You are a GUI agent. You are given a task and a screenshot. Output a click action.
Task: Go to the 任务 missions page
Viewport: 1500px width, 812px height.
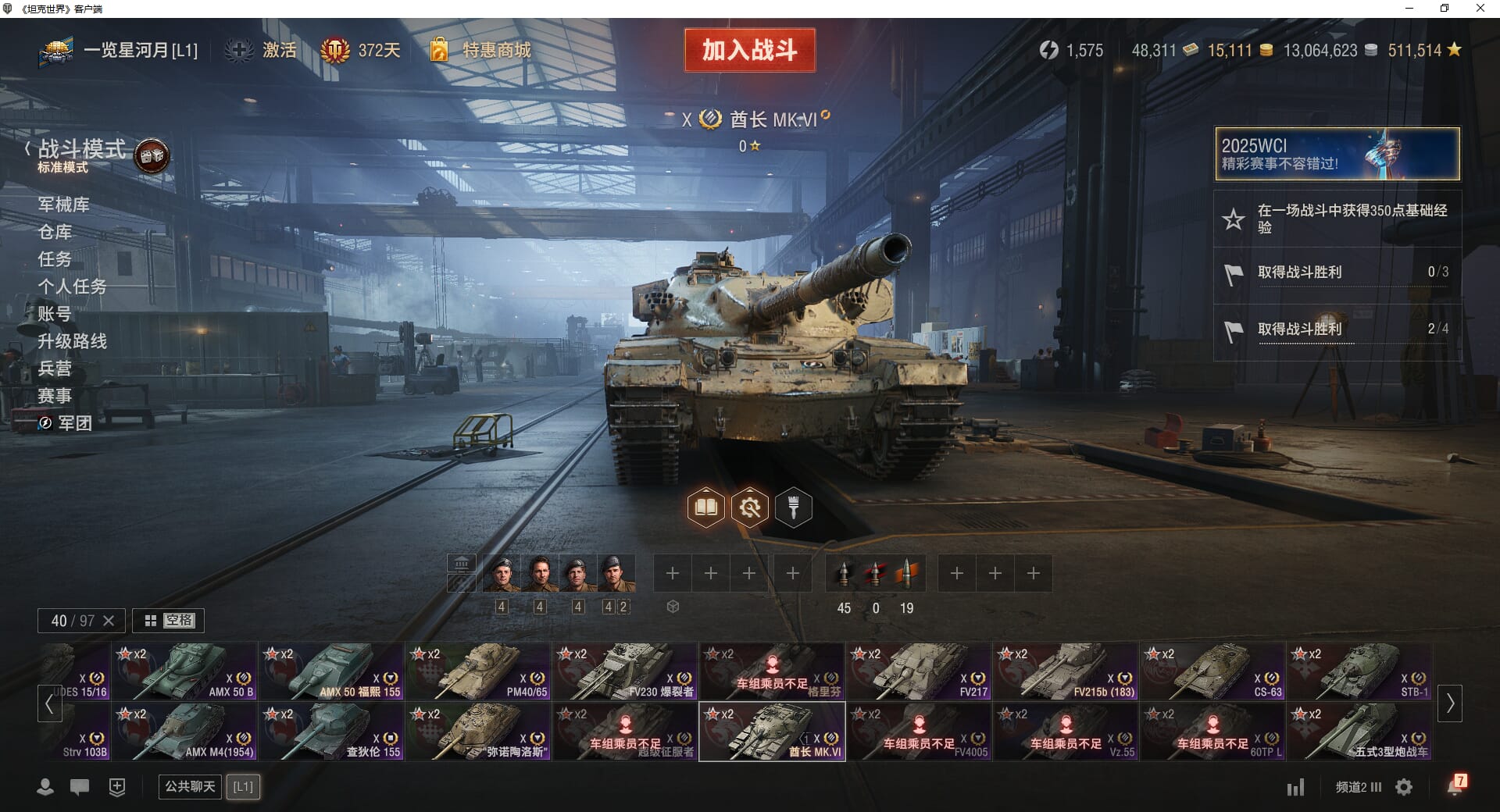[x=55, y=259]
